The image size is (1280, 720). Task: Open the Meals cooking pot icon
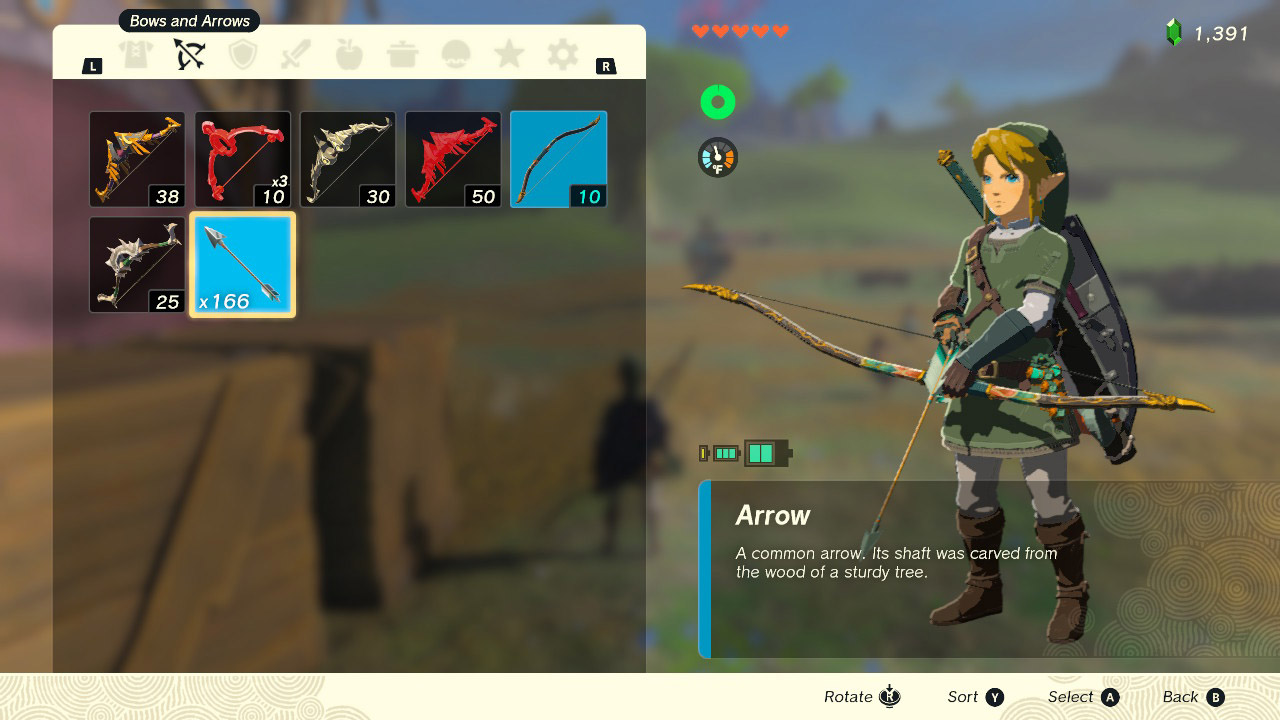(x=402, y=55)
